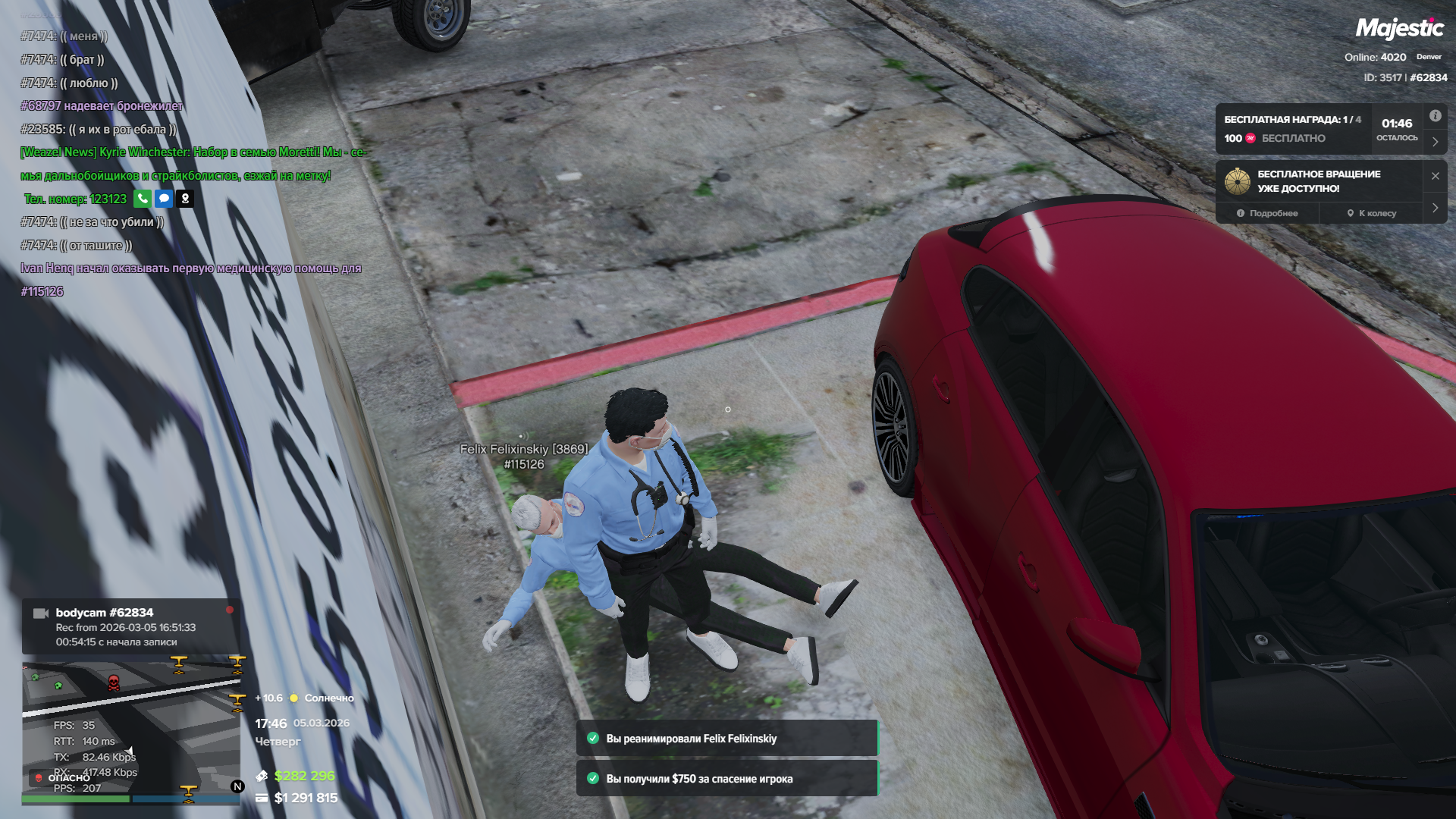Click the minimap
The height and width of the screenshot is (819, 1456).
tap(130, 728)
